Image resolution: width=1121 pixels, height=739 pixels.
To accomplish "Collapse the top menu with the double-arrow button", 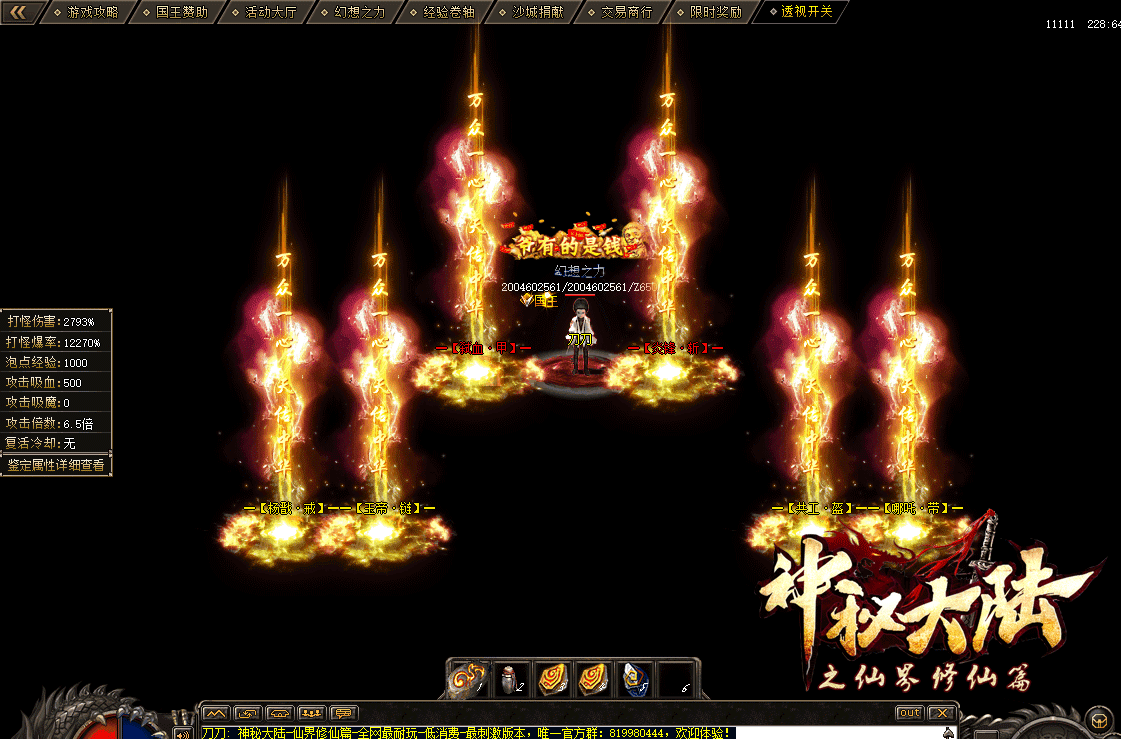I will click(x=19, y=12).
